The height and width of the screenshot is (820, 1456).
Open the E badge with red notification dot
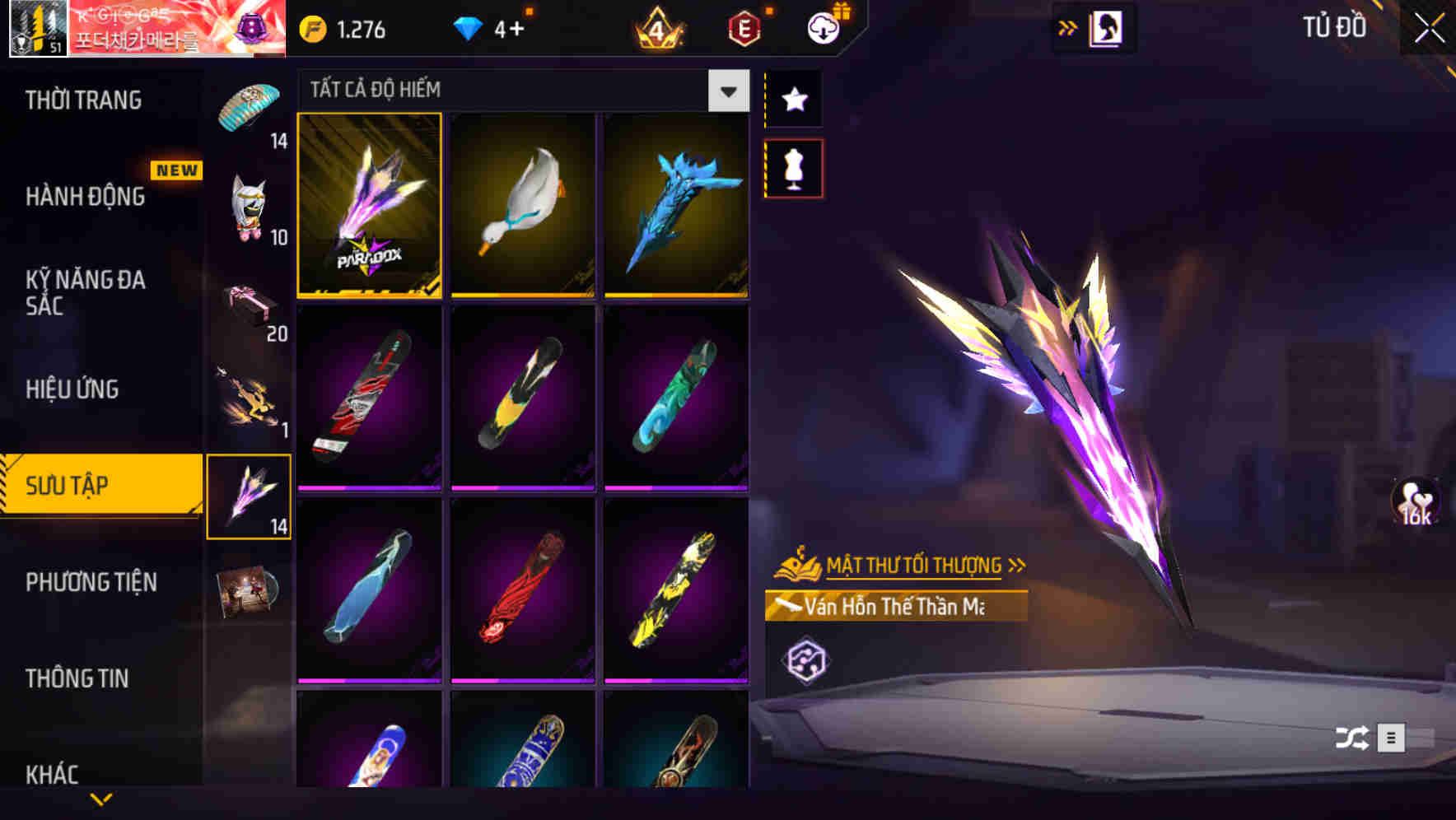point(743,29)
